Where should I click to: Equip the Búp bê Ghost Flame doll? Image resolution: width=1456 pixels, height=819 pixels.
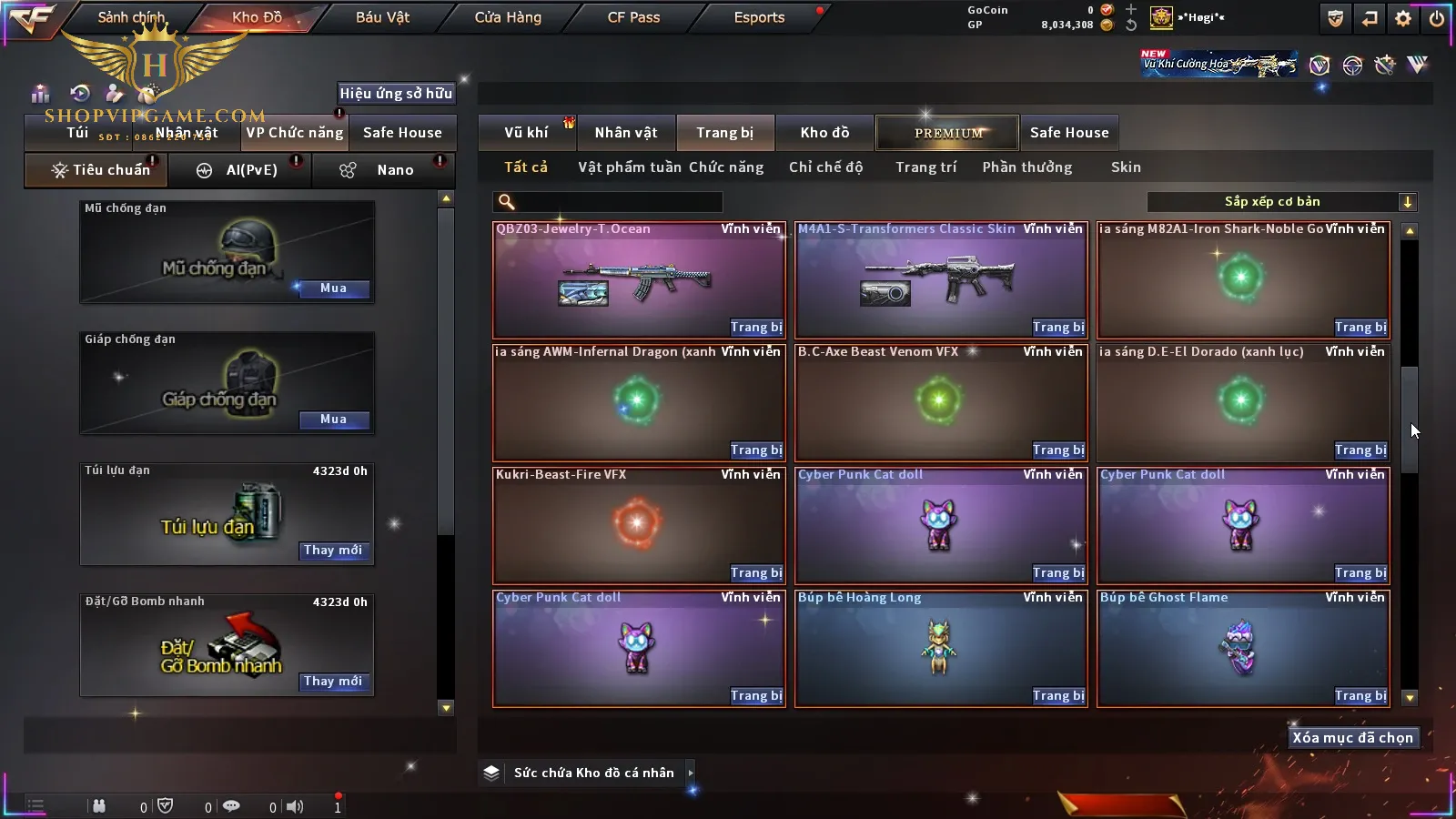point(1360,696)
